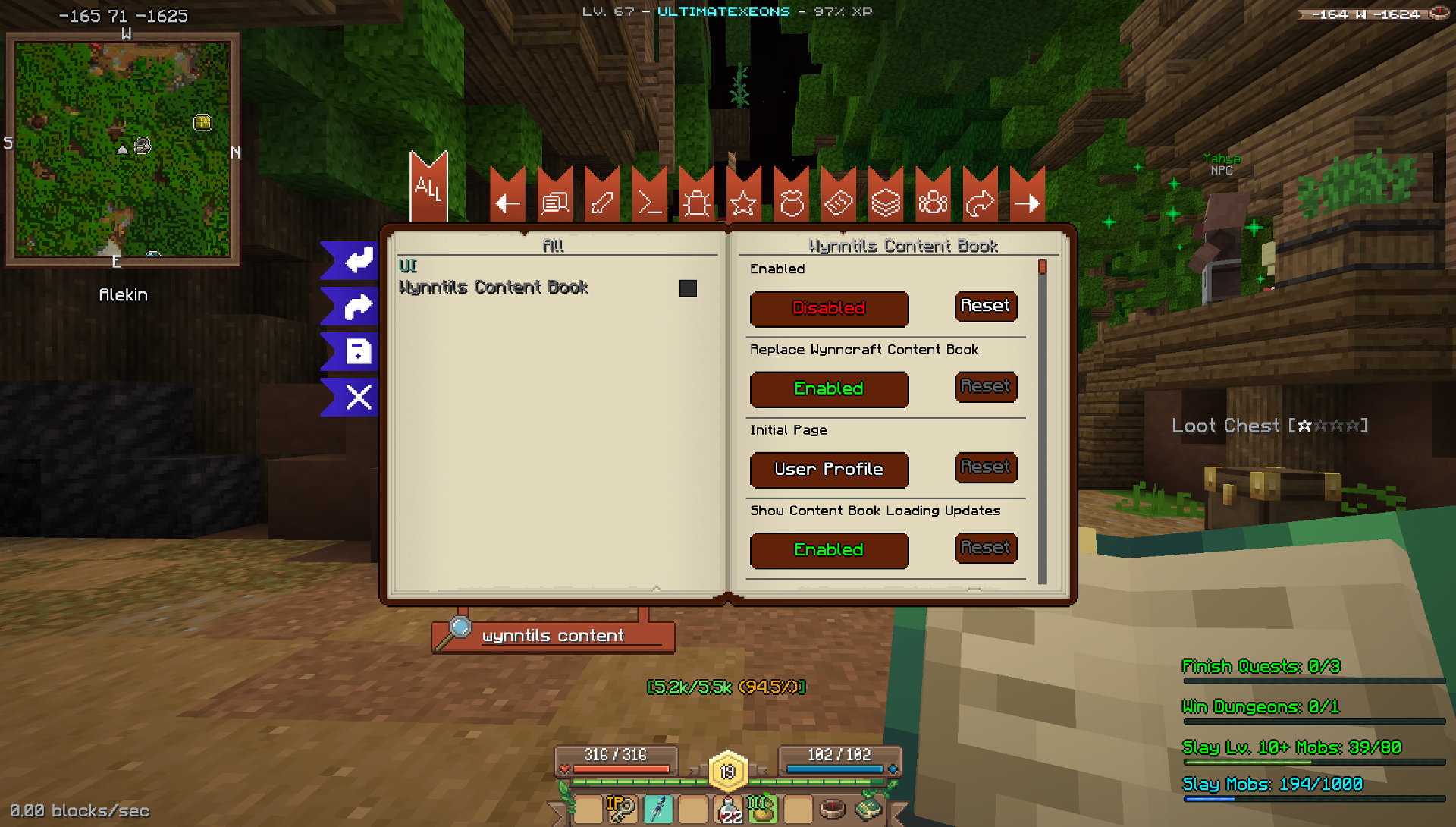Switch to the All category tab
The image size is (1456, 827).
pos(428,190)
